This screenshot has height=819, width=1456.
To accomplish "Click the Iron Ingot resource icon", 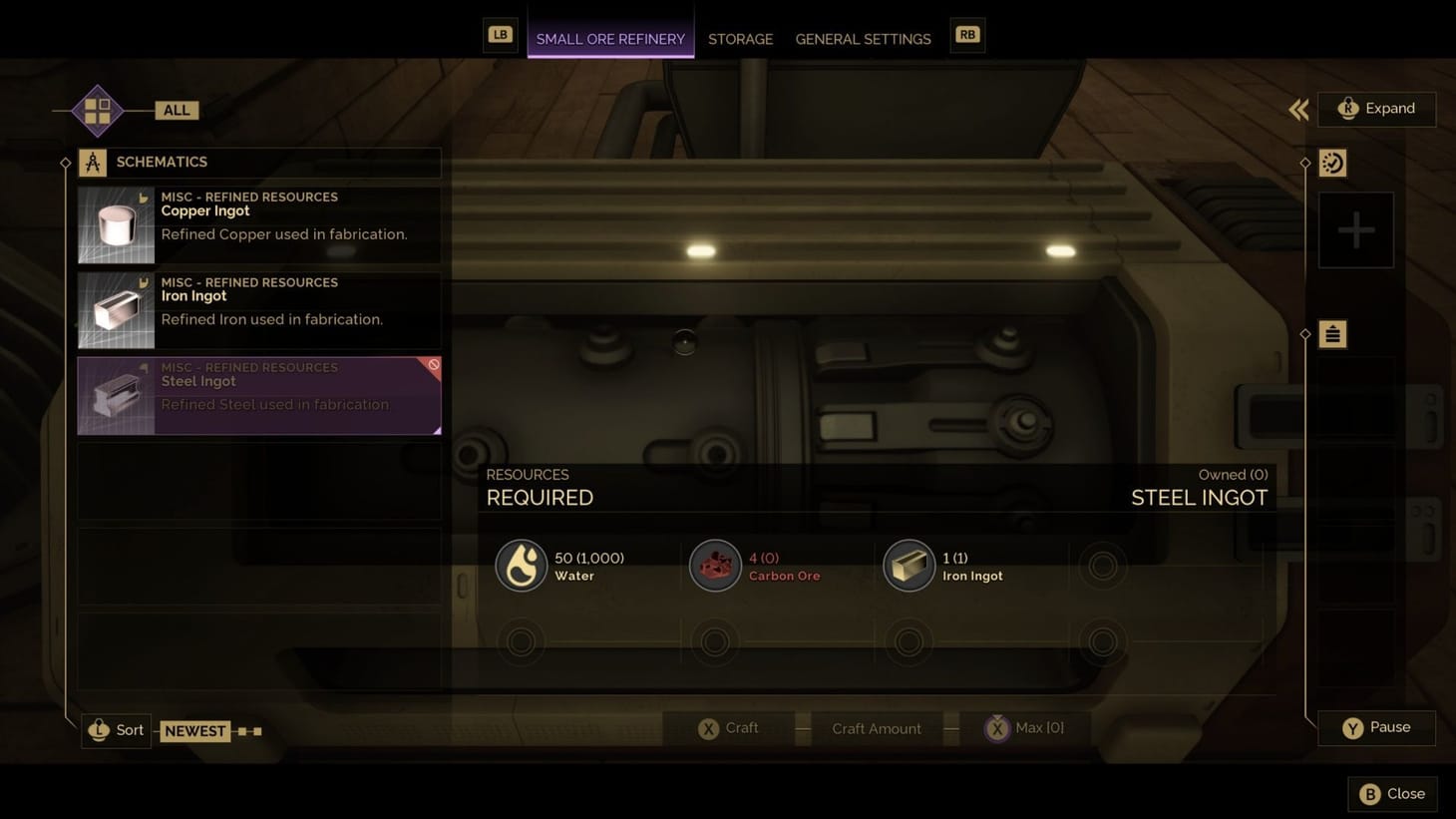I will point(909,565).
